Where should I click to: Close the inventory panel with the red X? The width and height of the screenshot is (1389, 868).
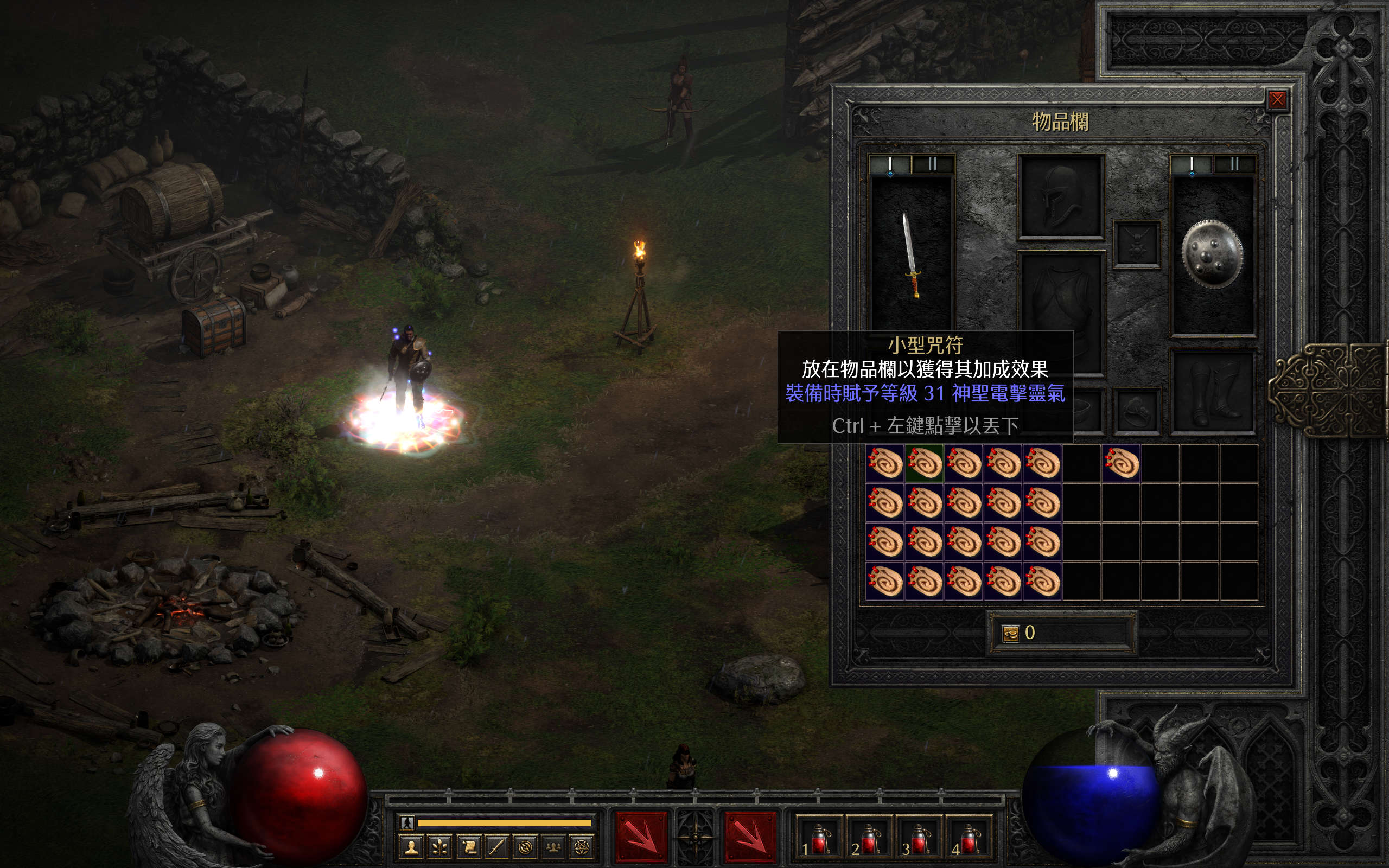(1277, 100)
